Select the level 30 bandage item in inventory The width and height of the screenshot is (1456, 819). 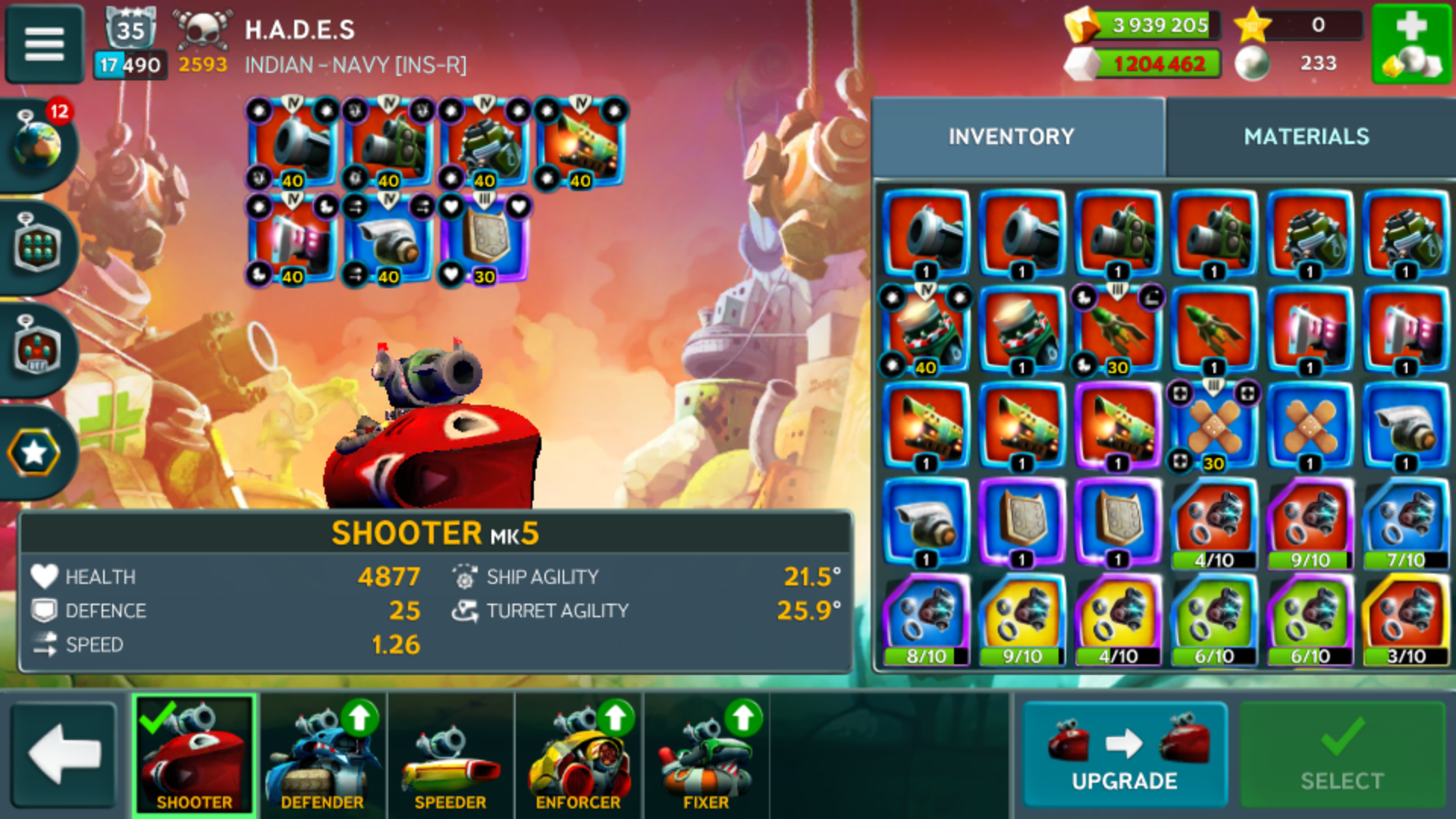1213,426
